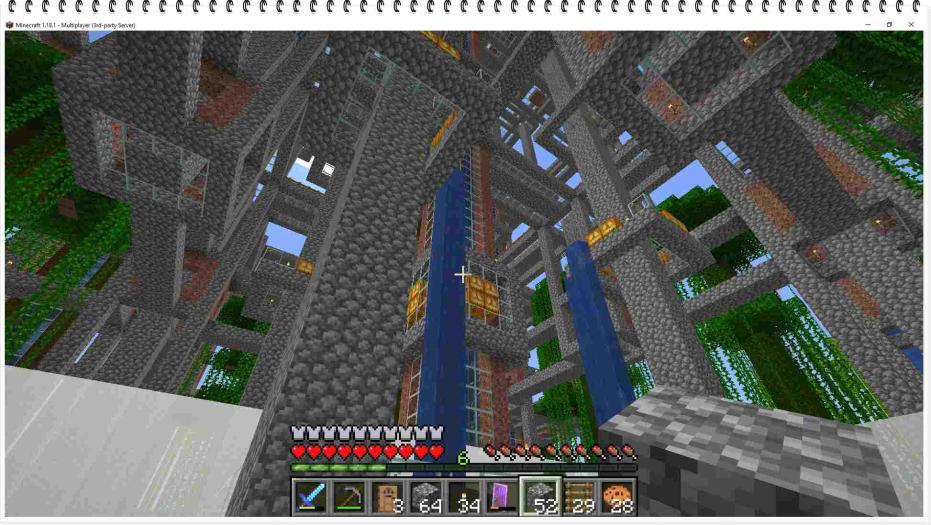Select the purple item hotbar slot
The height and width of the screenshot is (525, 931).
[x=501, y=497]
